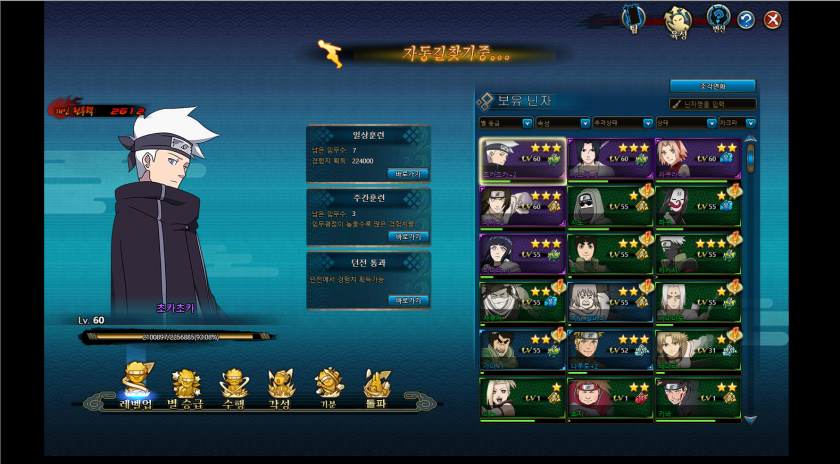Screen dimensions: 840x464
Task: Open the 속성 attribute filter dropdown
Action: [x=563, y=123]
